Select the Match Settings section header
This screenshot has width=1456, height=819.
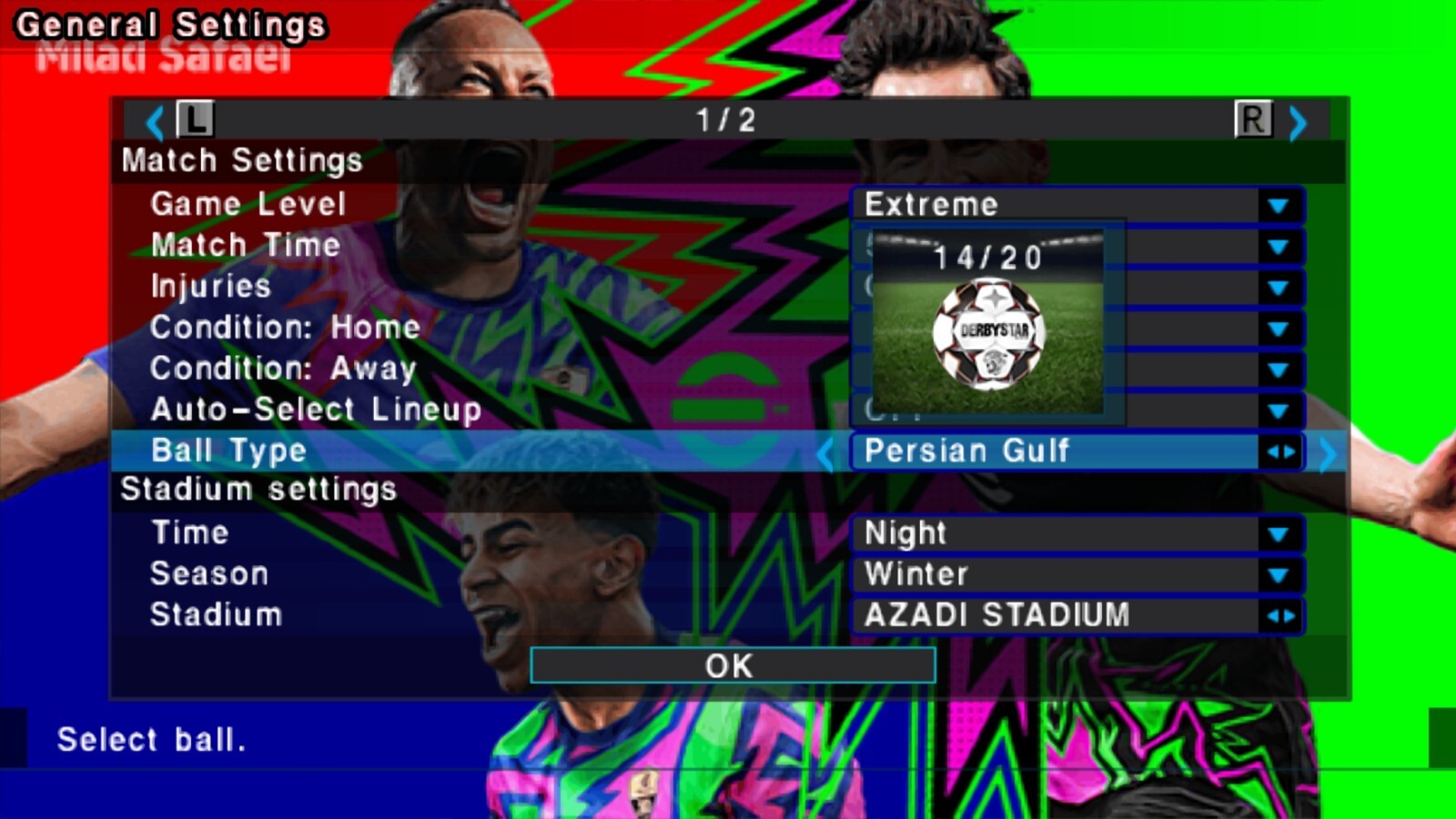point(242,161)
